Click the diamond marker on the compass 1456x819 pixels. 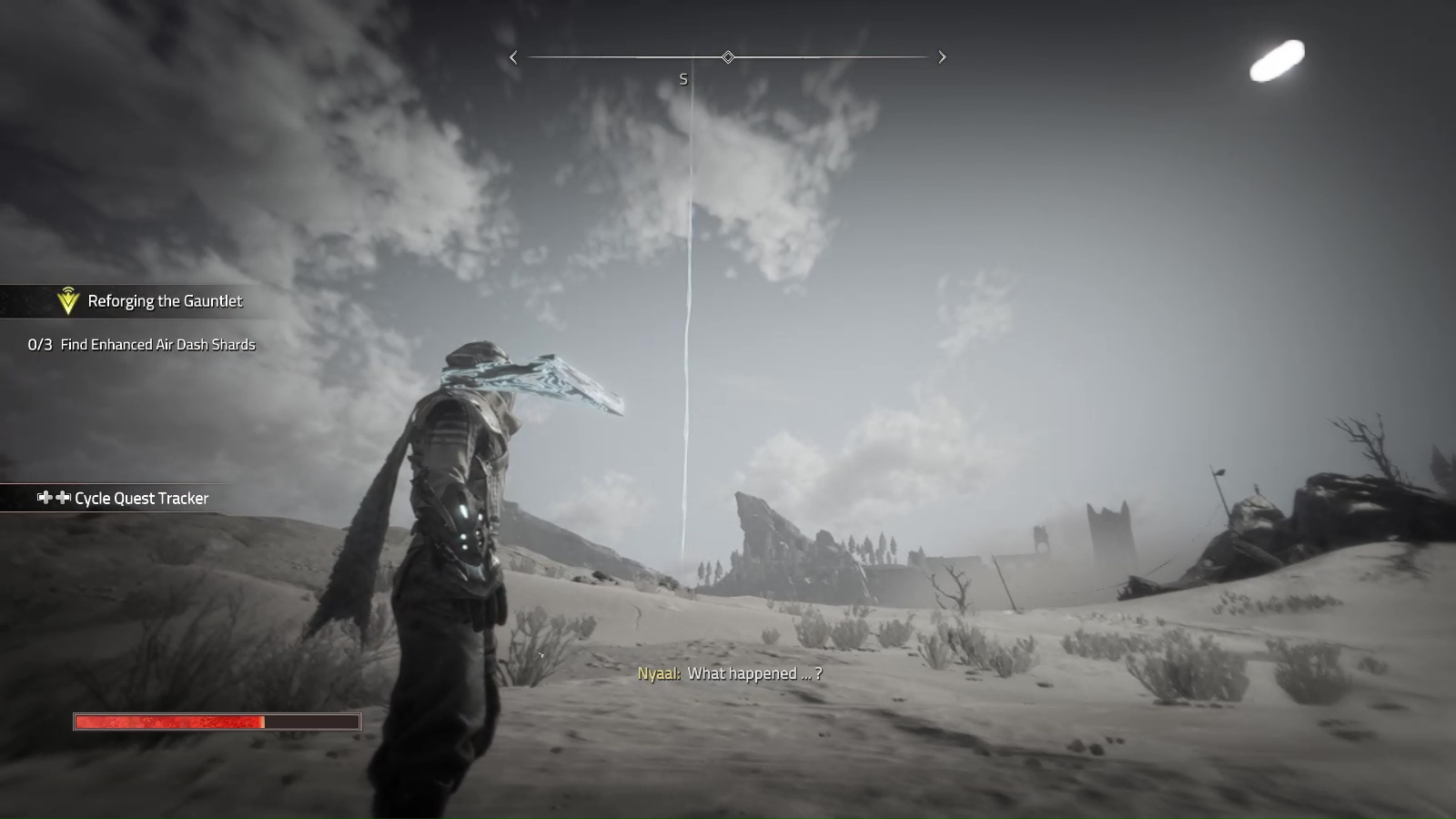click(x=728, y=57)
